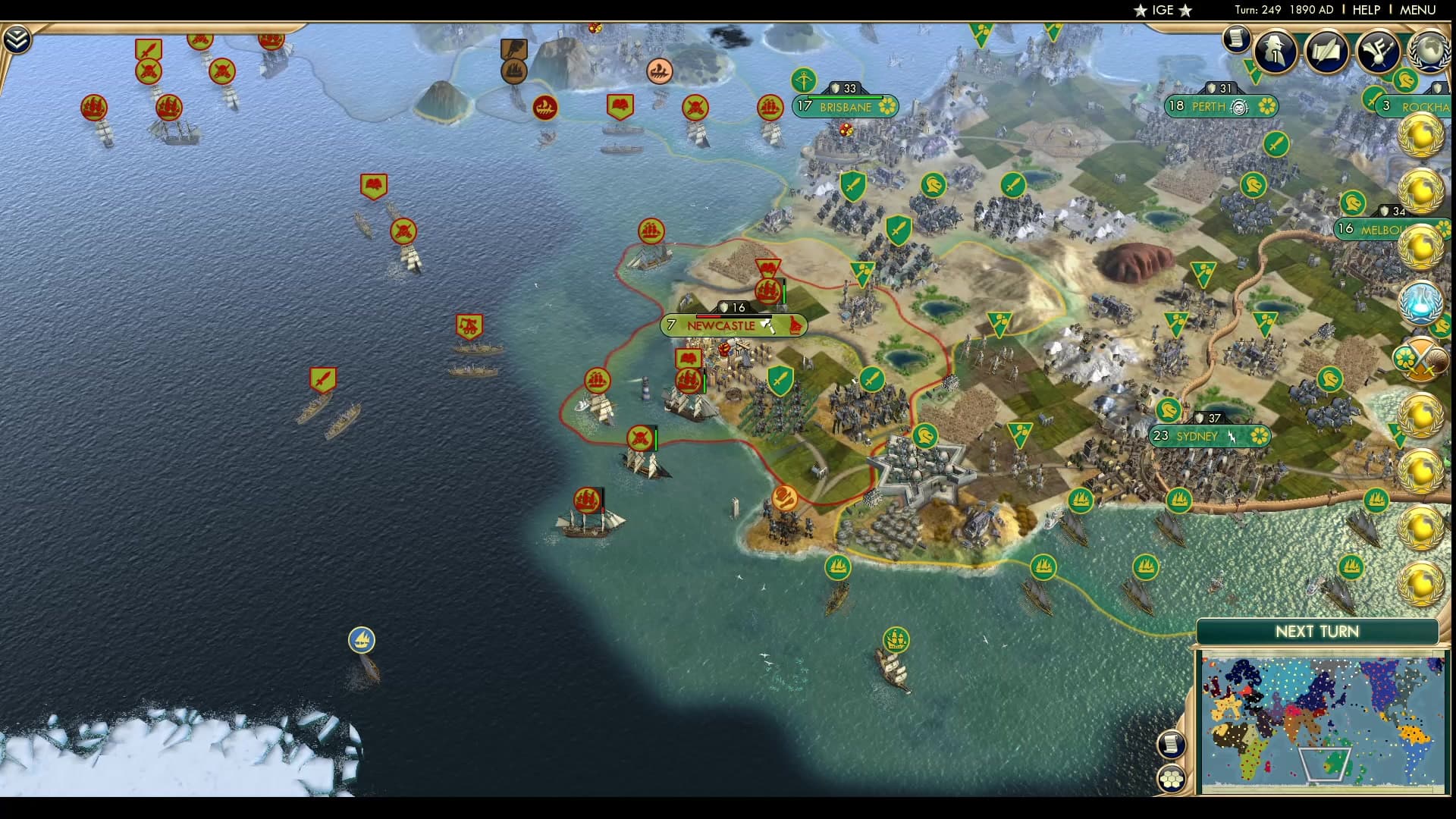Open the Espionage overview spy icon
The height and width of the screenshot is (819, 1456).
tap(1275, 51)
